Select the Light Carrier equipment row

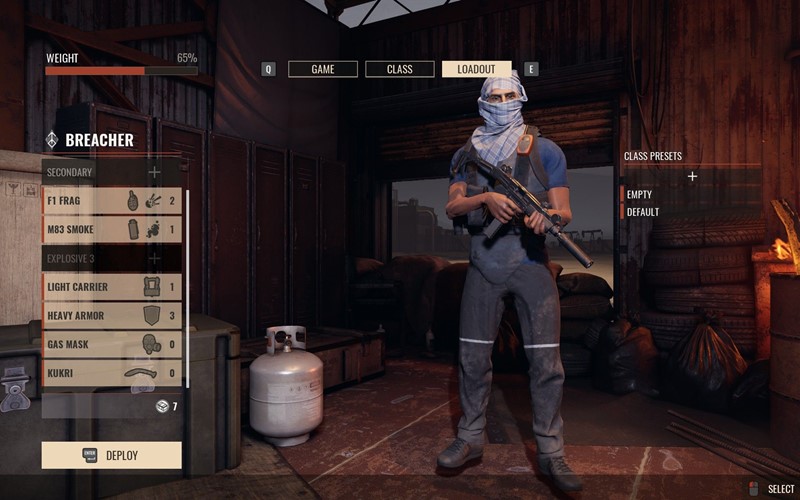click(x=112, y=287)
